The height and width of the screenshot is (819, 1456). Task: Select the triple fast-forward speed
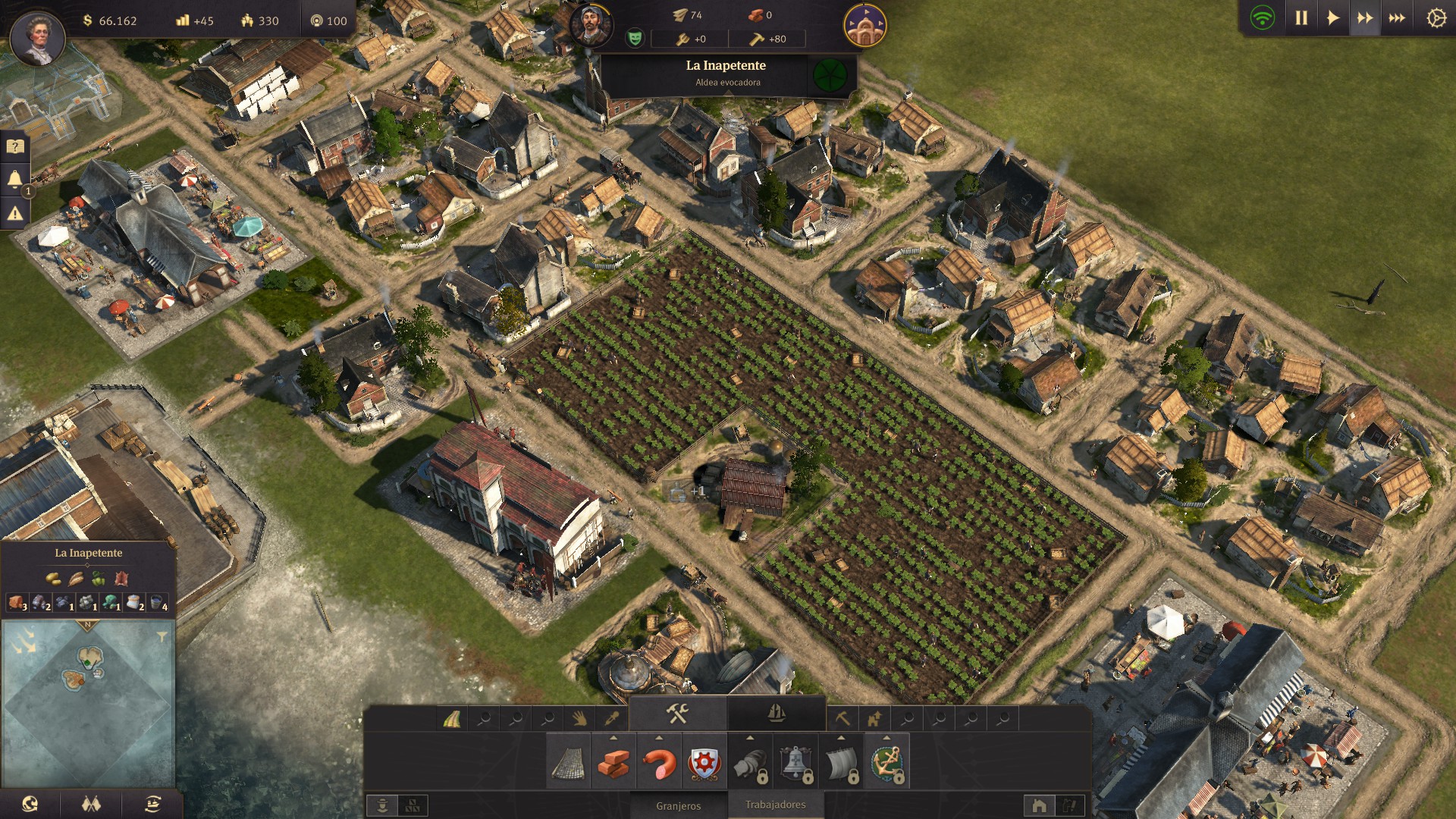[1397, 18]
